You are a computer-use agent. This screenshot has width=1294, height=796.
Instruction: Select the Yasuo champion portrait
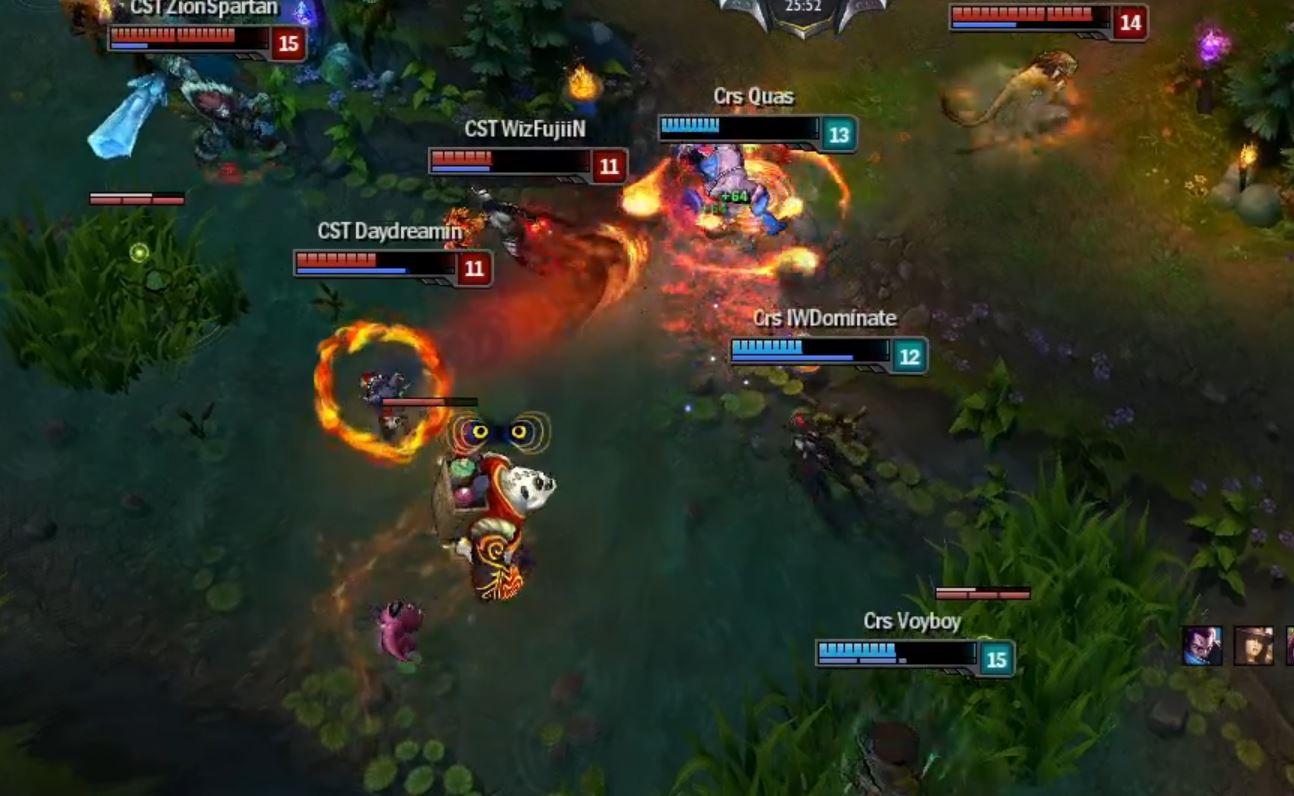click(x=1201, y=646)
